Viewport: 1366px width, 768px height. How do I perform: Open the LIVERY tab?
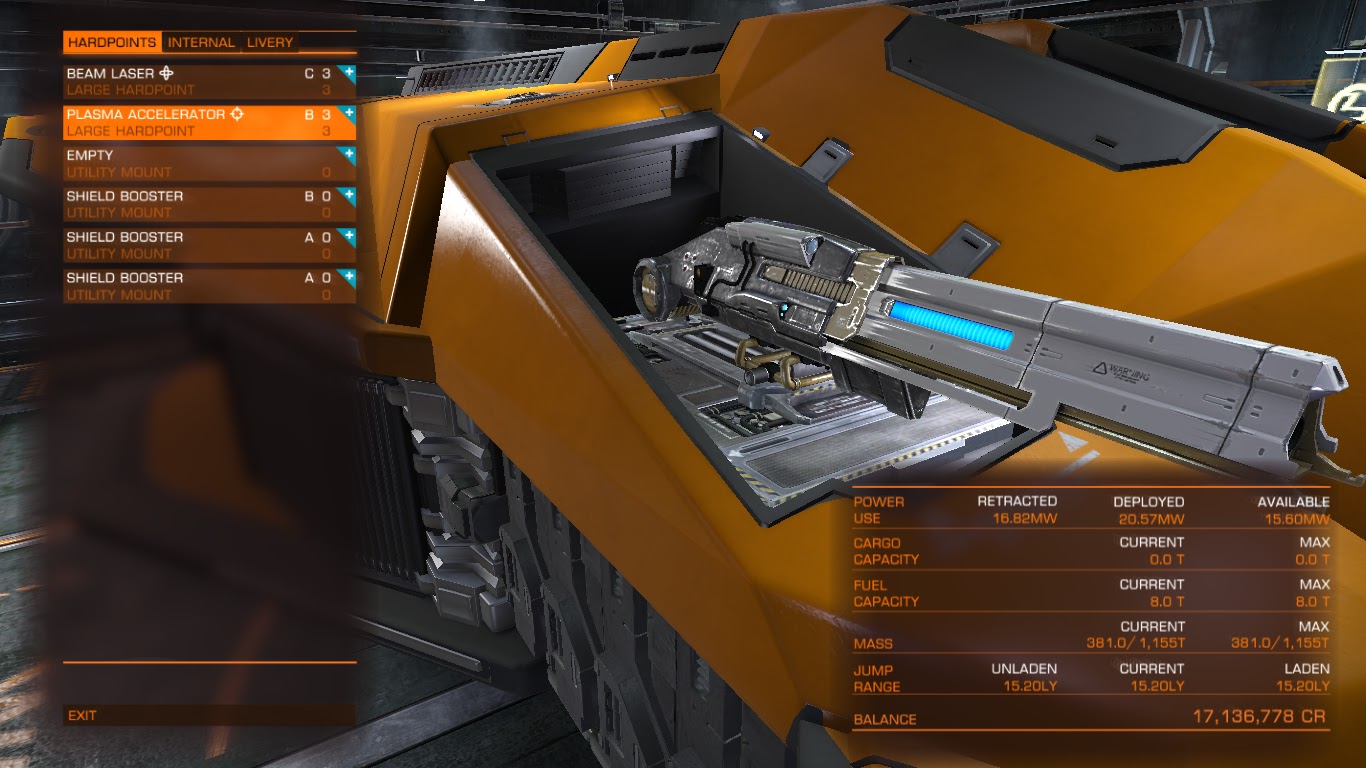[272, 42]
